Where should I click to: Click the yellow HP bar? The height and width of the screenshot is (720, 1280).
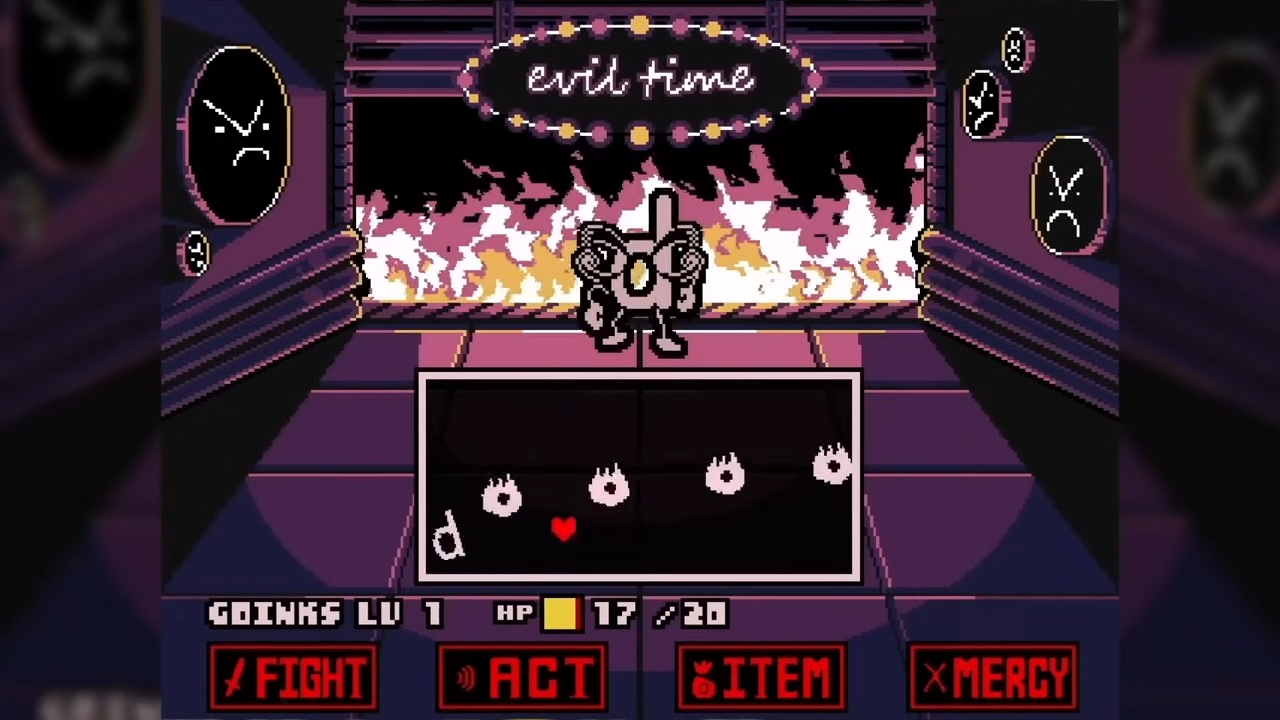(561, 614)
